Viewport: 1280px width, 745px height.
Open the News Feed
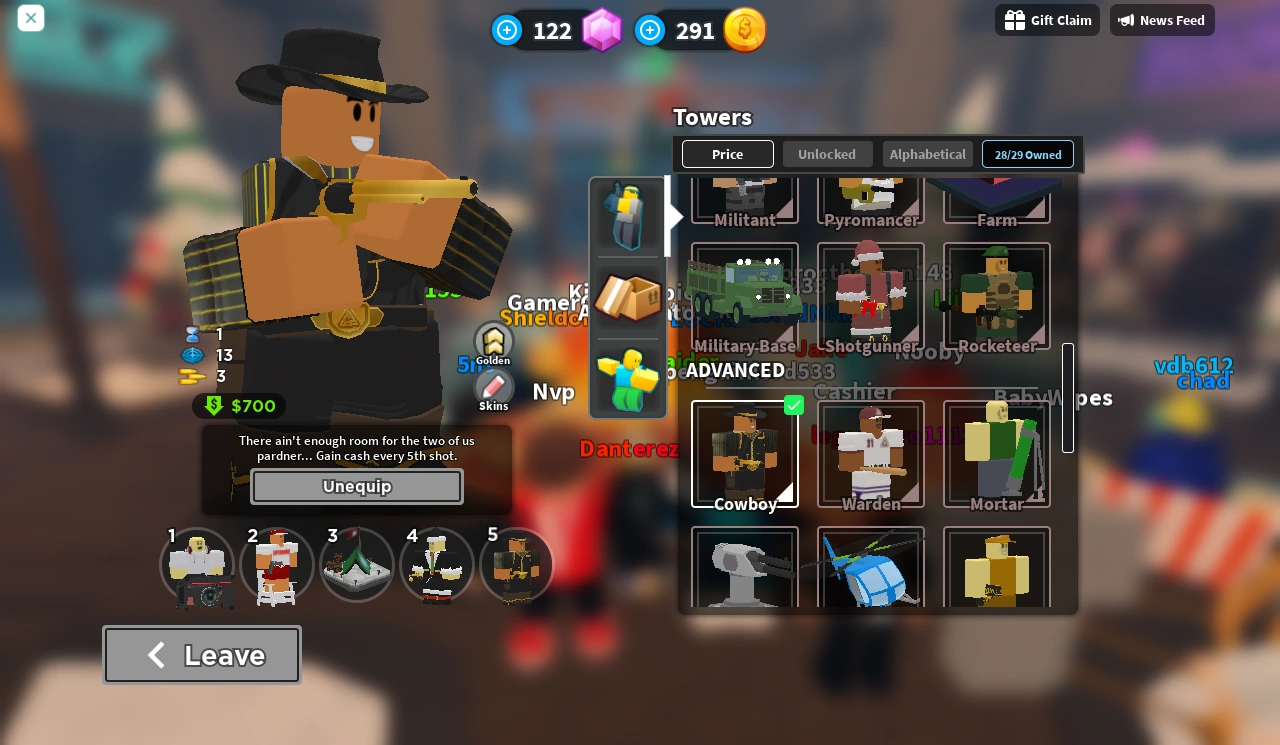tap(1162, 20)
